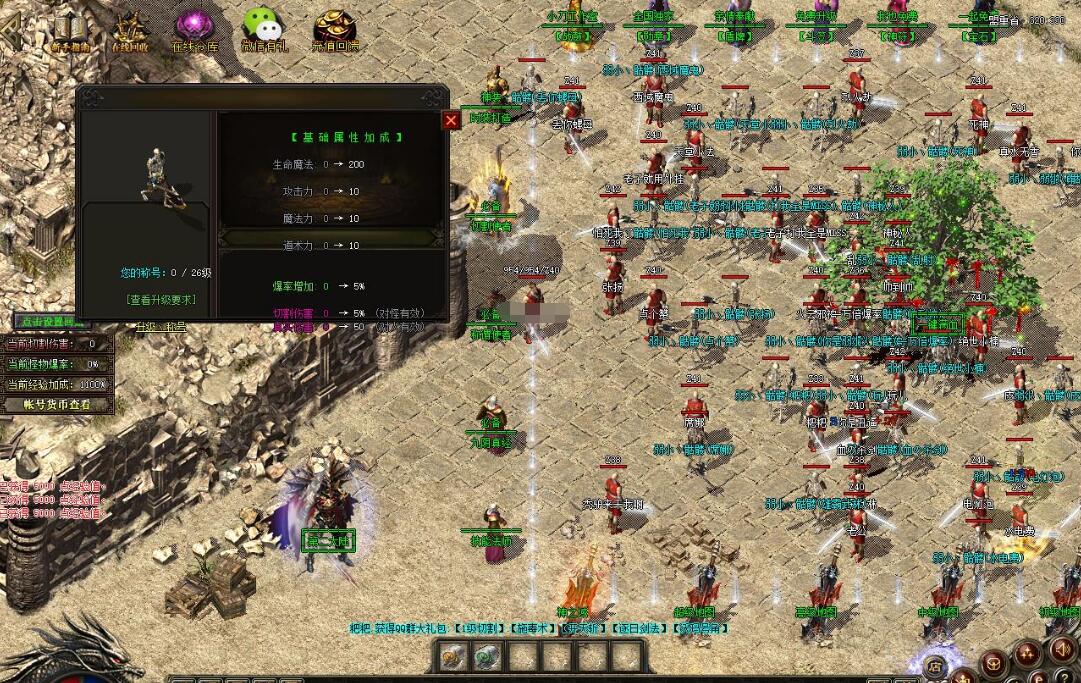Open the shop via the 店 button
Screen dimensions: 1081x683
(935, 662)
